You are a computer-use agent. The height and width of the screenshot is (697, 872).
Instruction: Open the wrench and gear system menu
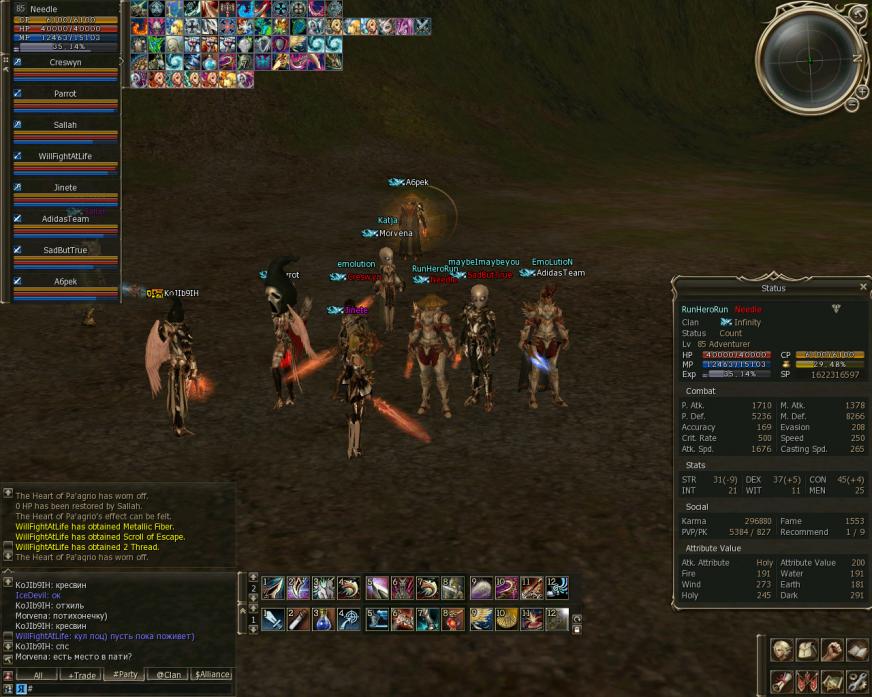[857, 682]
